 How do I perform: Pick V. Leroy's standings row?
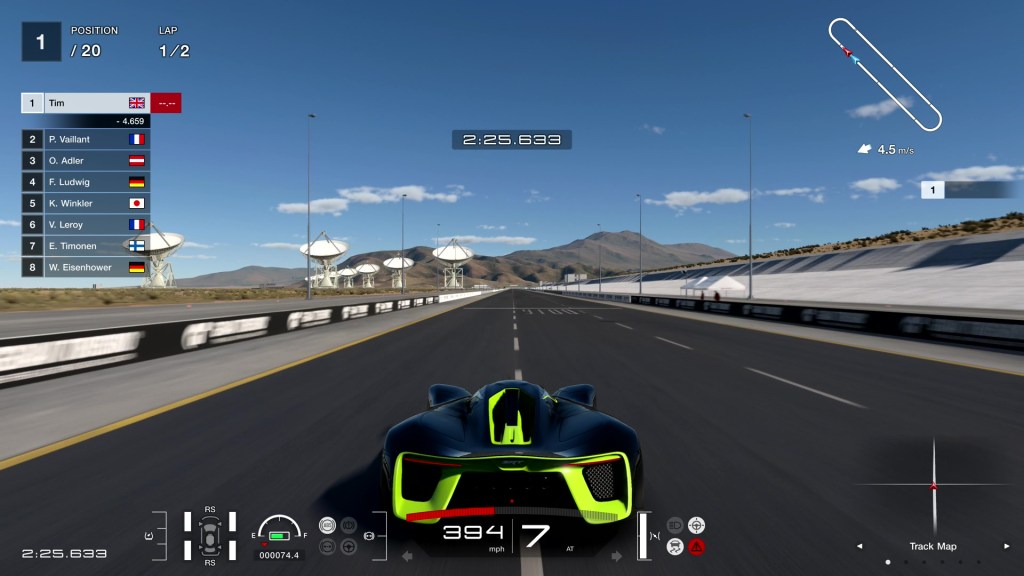[85, 225]
